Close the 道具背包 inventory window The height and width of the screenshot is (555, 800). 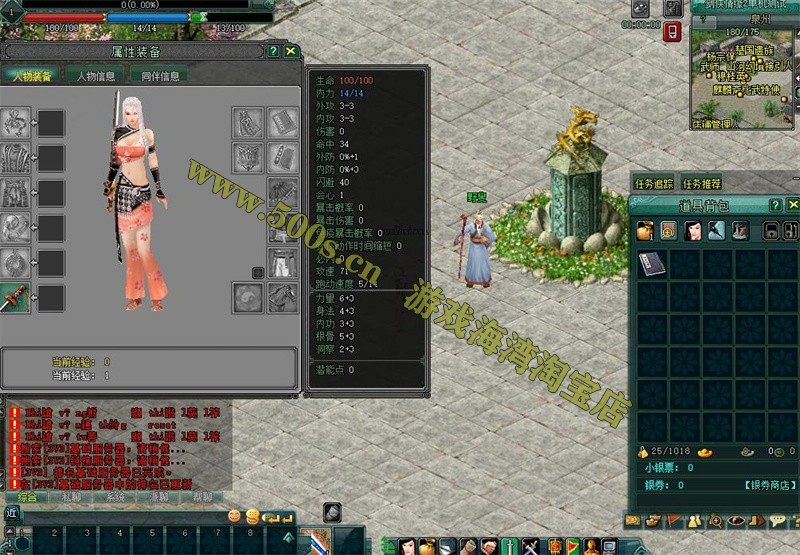[x=791, y=205]
